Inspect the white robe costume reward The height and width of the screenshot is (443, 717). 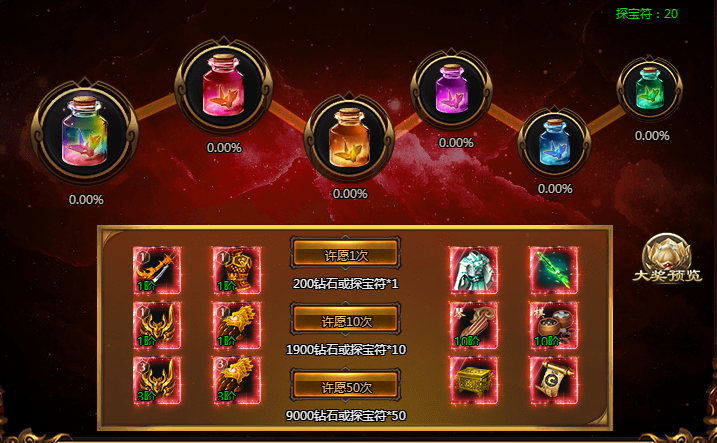pos(470,270)
